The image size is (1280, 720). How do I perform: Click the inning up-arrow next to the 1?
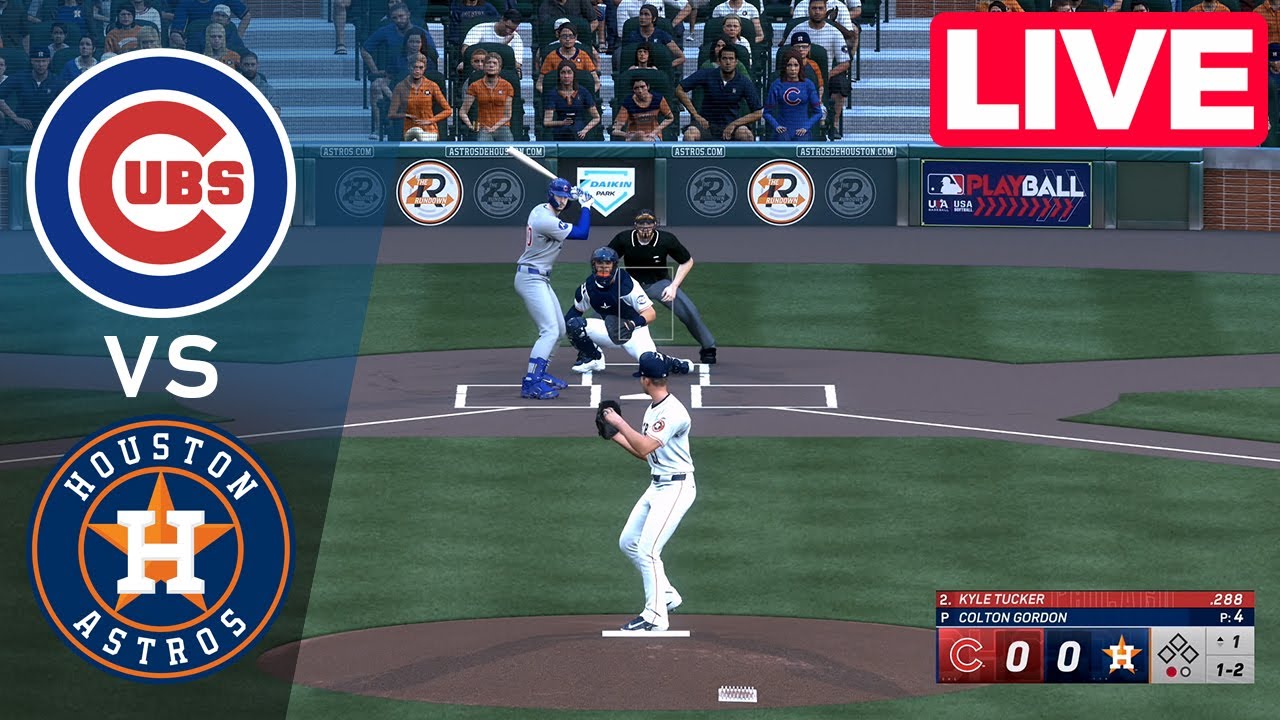pos(1219,641)
